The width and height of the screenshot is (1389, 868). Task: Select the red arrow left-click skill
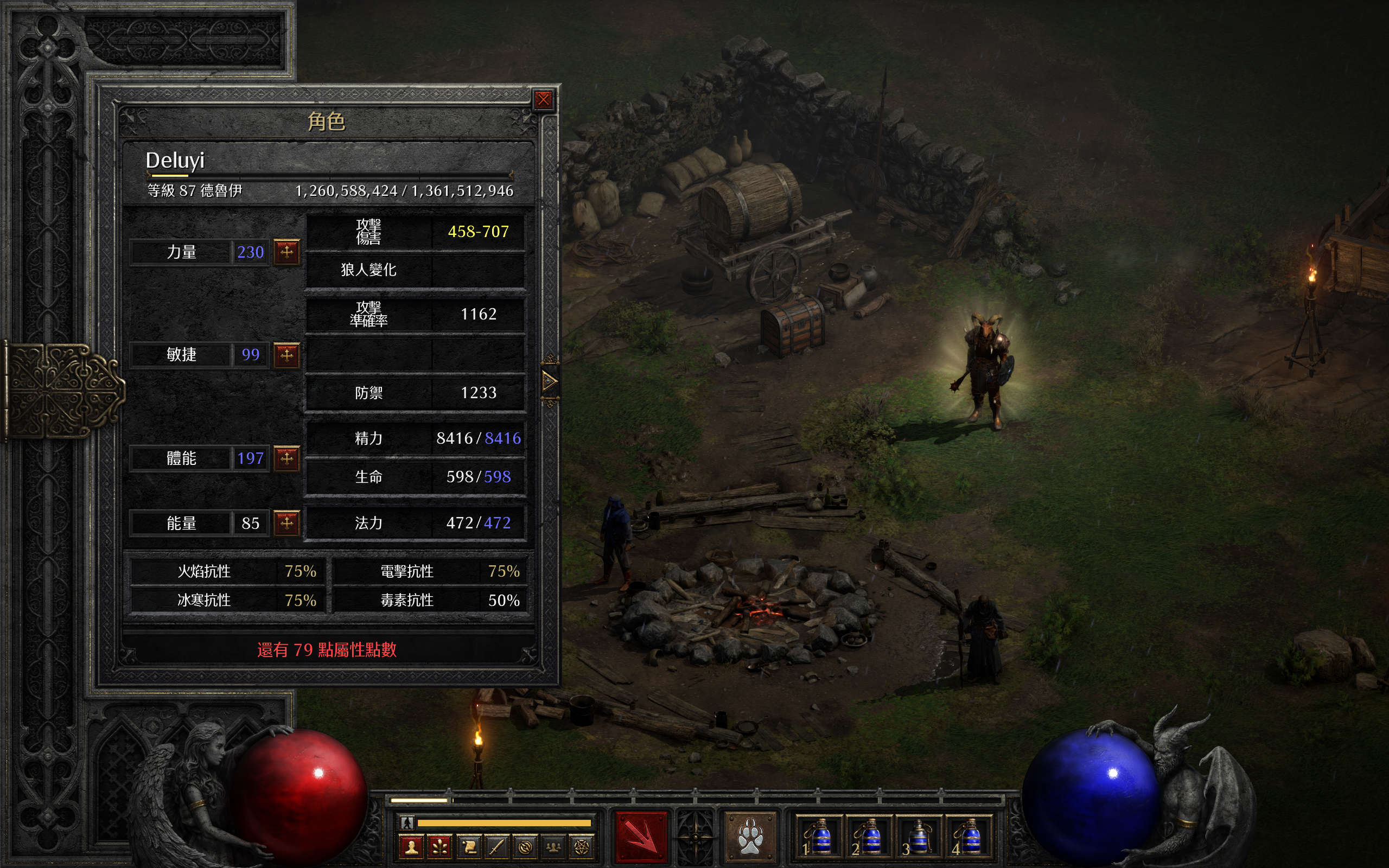click(641, 836)
